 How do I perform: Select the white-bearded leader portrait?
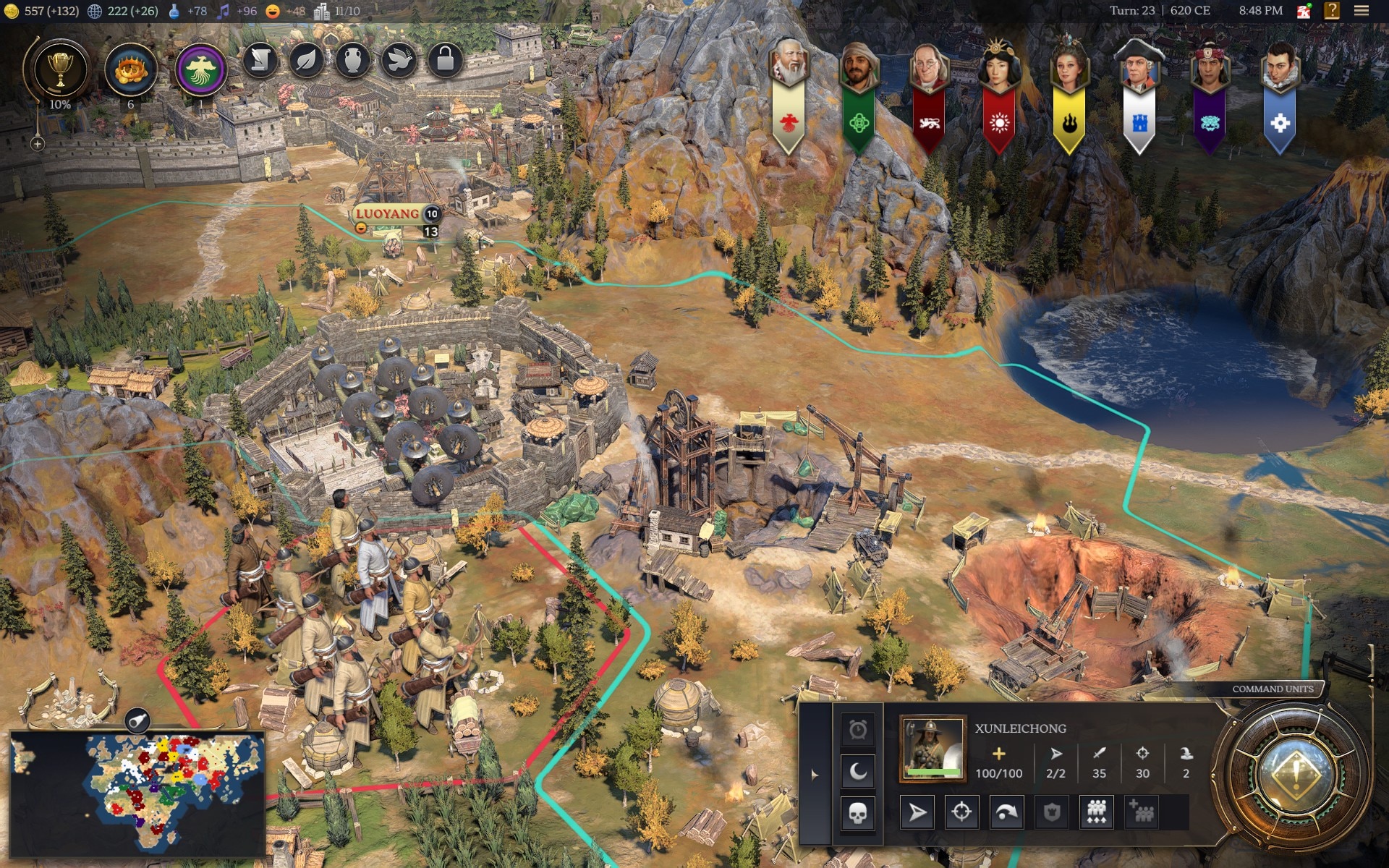tap(789, 65)
